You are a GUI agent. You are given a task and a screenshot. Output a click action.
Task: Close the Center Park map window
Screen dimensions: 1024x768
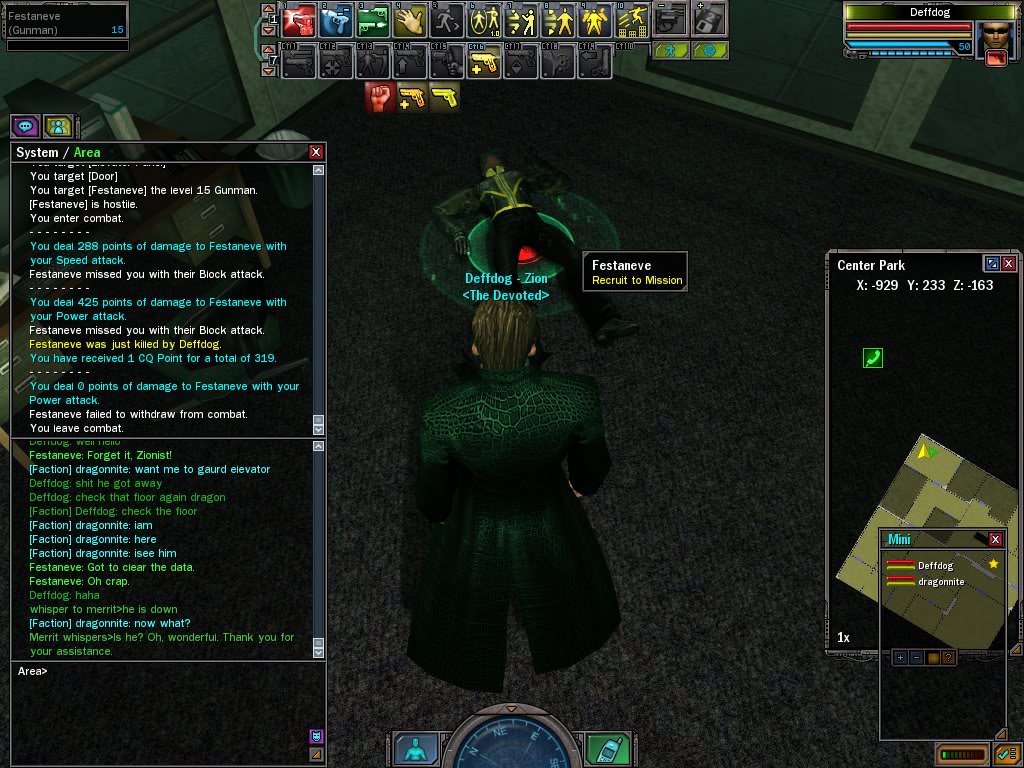coord(1009,264)
